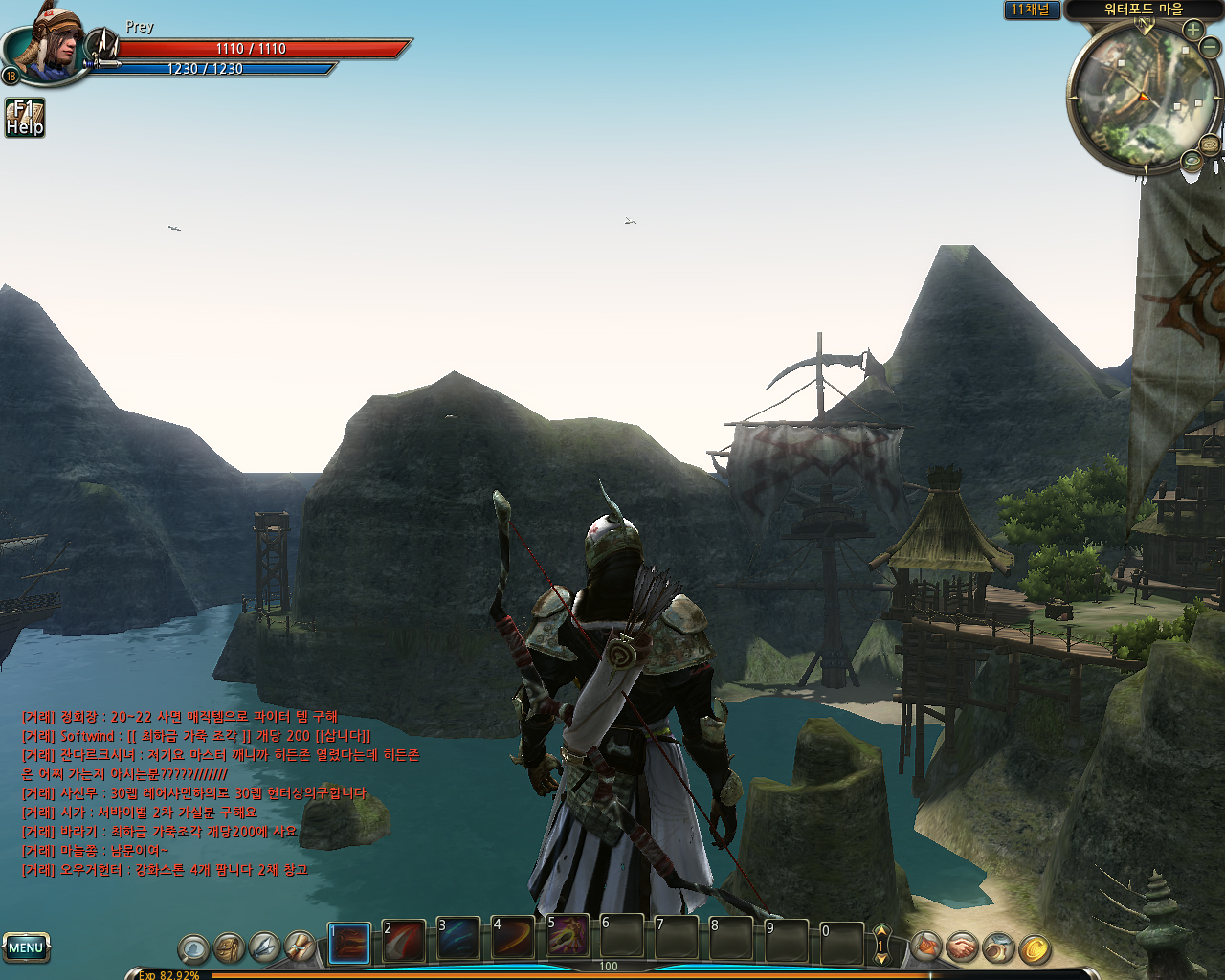This screenshot has height=980, width=1225.
Task: Open the backpack inventory icon
Action: pos(230,947)
